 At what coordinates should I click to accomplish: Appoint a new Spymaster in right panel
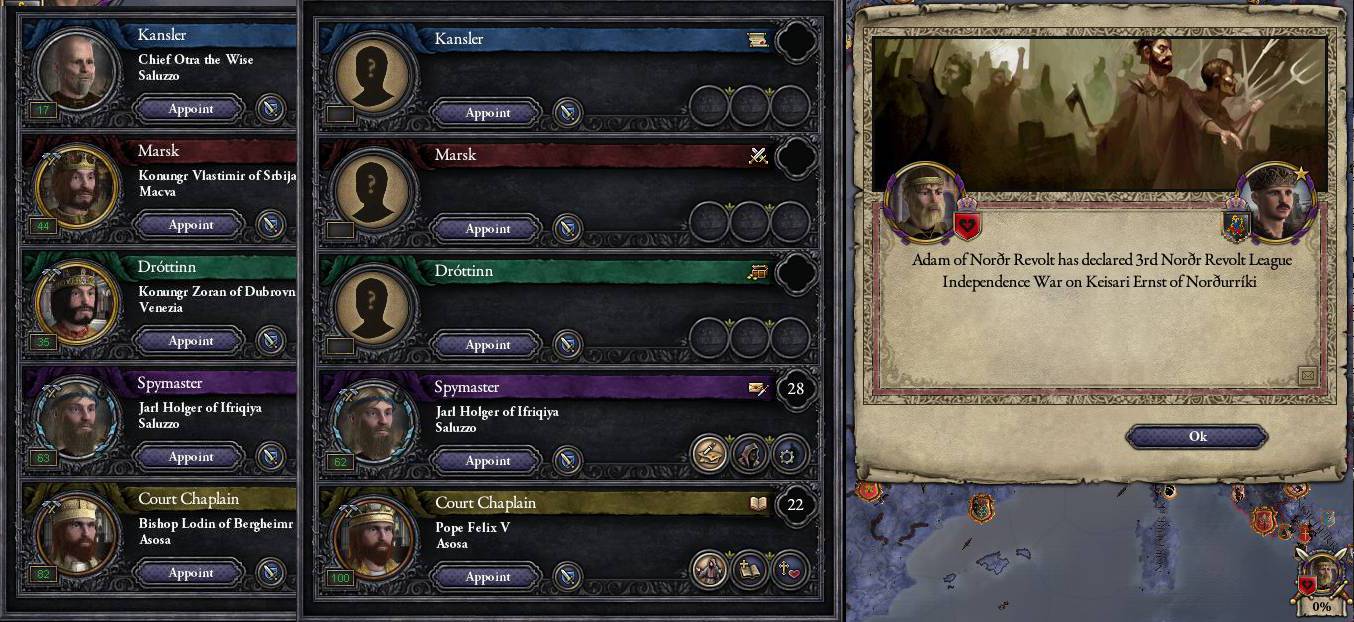tap(488, 461)
